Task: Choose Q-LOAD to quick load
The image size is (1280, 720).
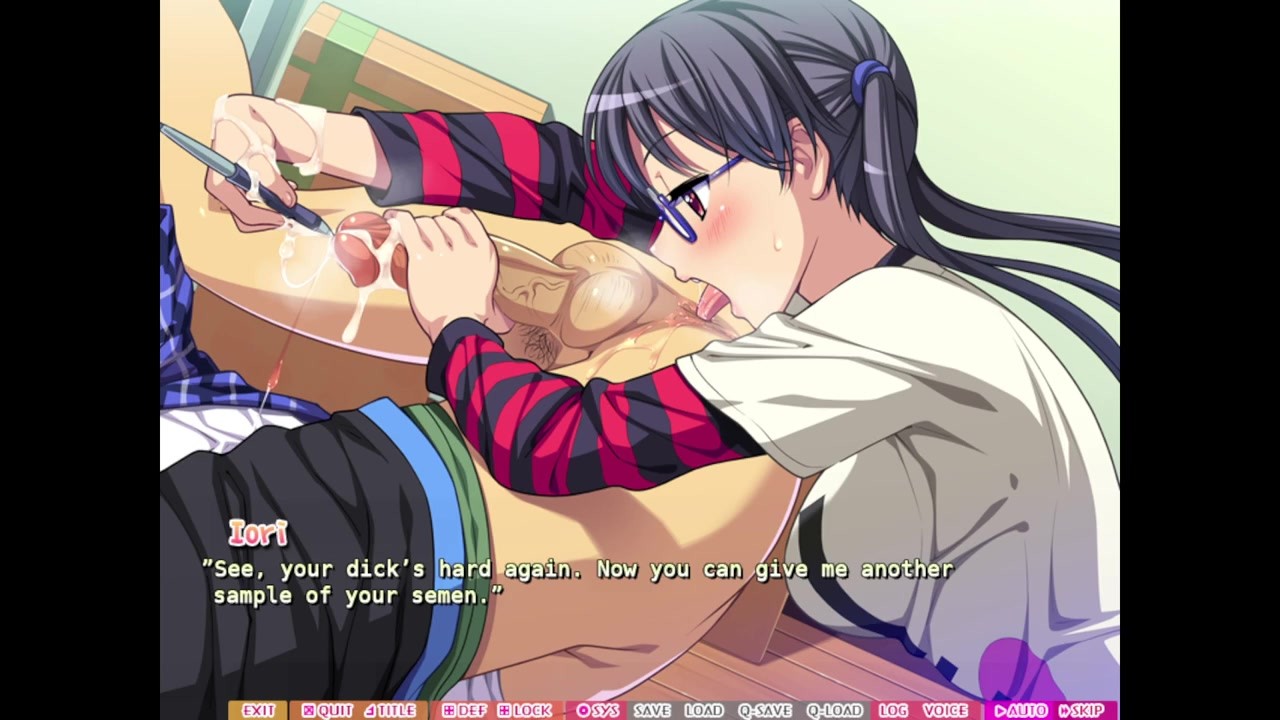Action: pyautogui.click(x=834, y=710)
